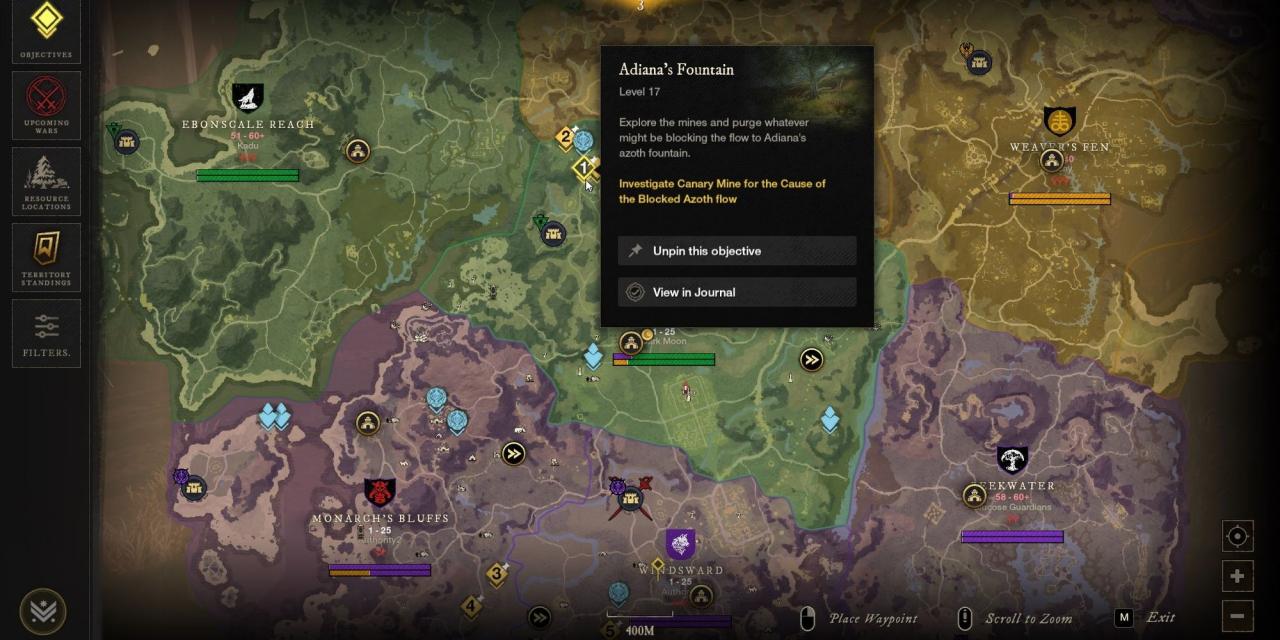The width and height of the screenshot is (1280, 640).
Task: Zoom out the map with minus button
Action: [1237, 615]
